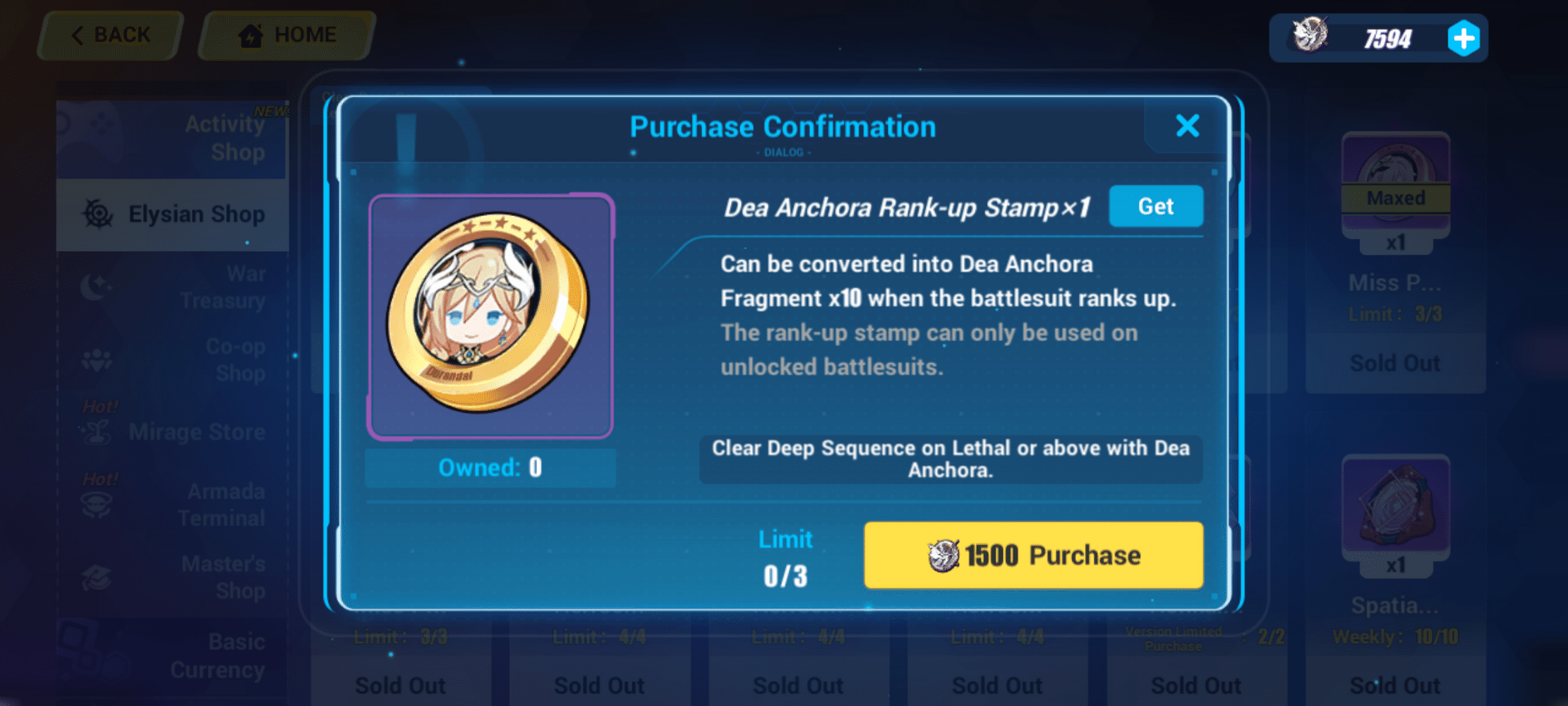Click the Back arrow icon
Image resolution: width=1568 pixels, height=706 pixels.
click(78, 35)
